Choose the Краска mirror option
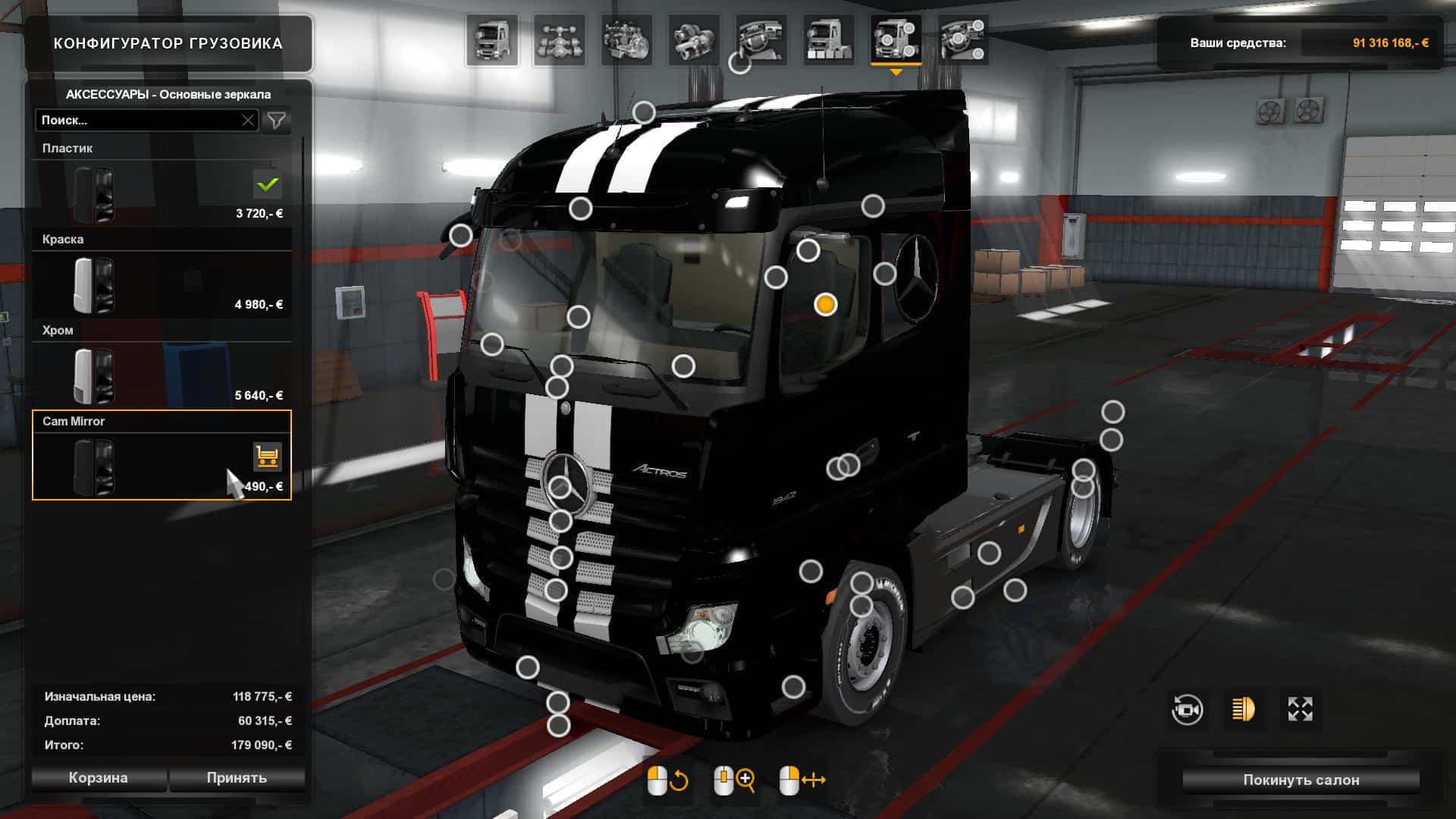This screenshot has height=819, width=1456. [162, 284]
